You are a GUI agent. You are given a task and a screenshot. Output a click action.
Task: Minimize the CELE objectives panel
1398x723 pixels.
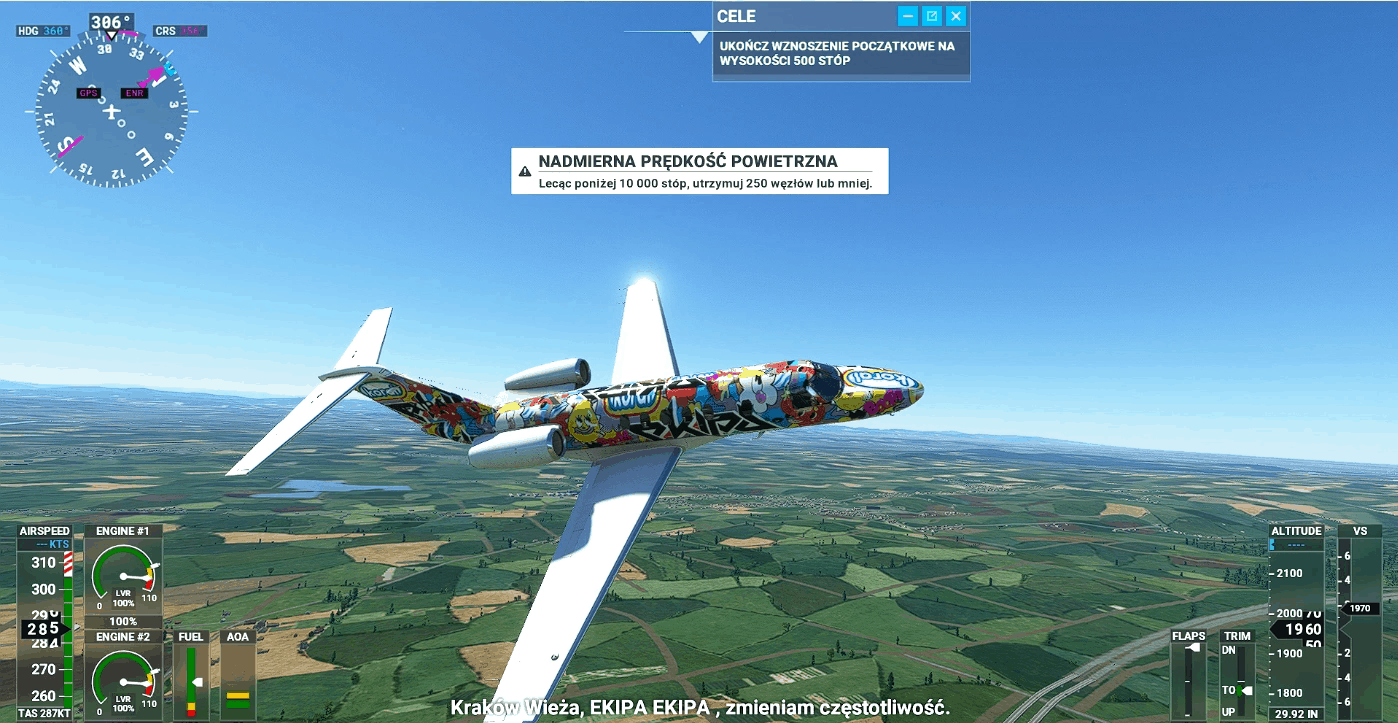[x=908, y=16]
